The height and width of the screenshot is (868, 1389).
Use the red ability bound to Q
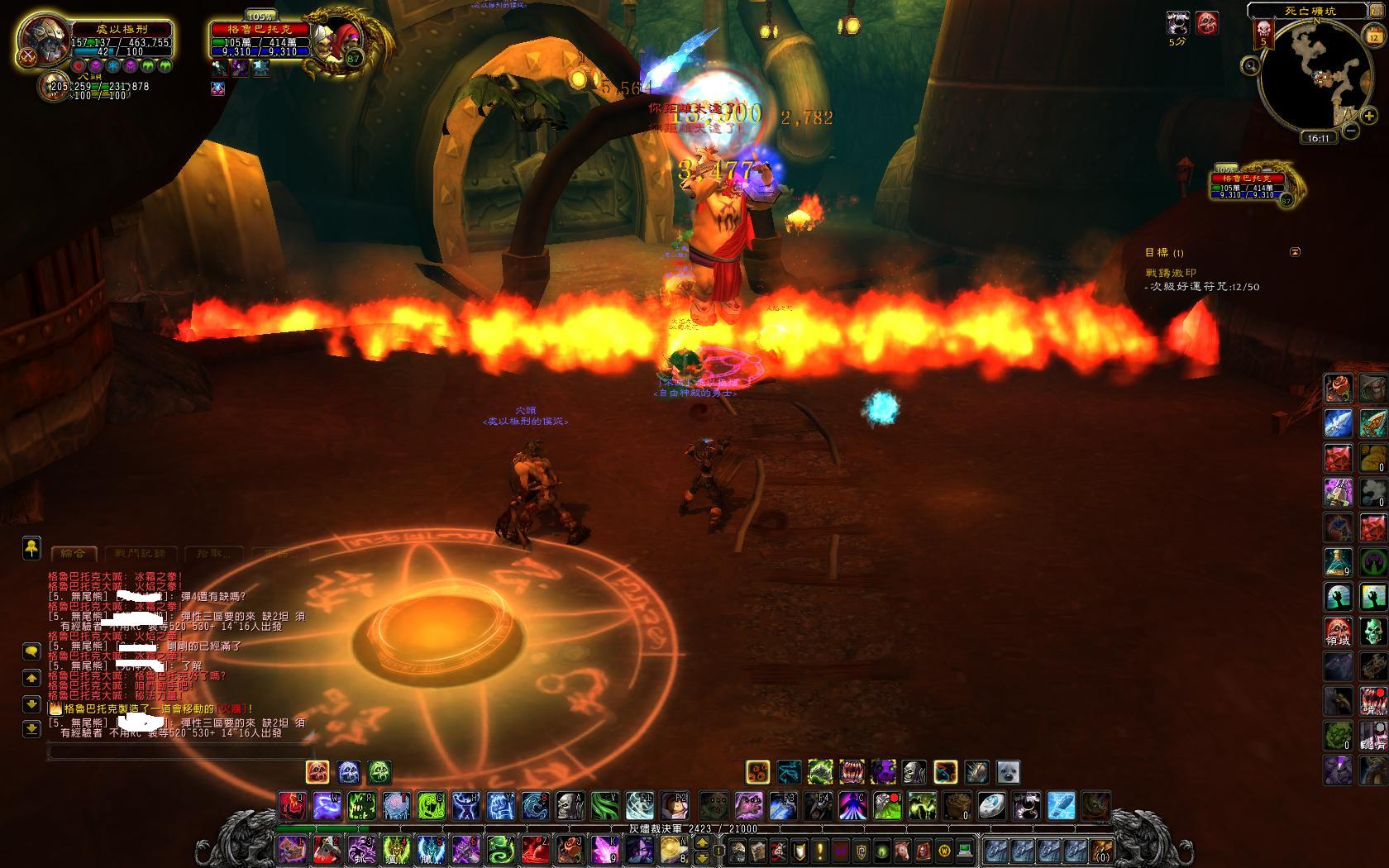(x=292, y=804)
